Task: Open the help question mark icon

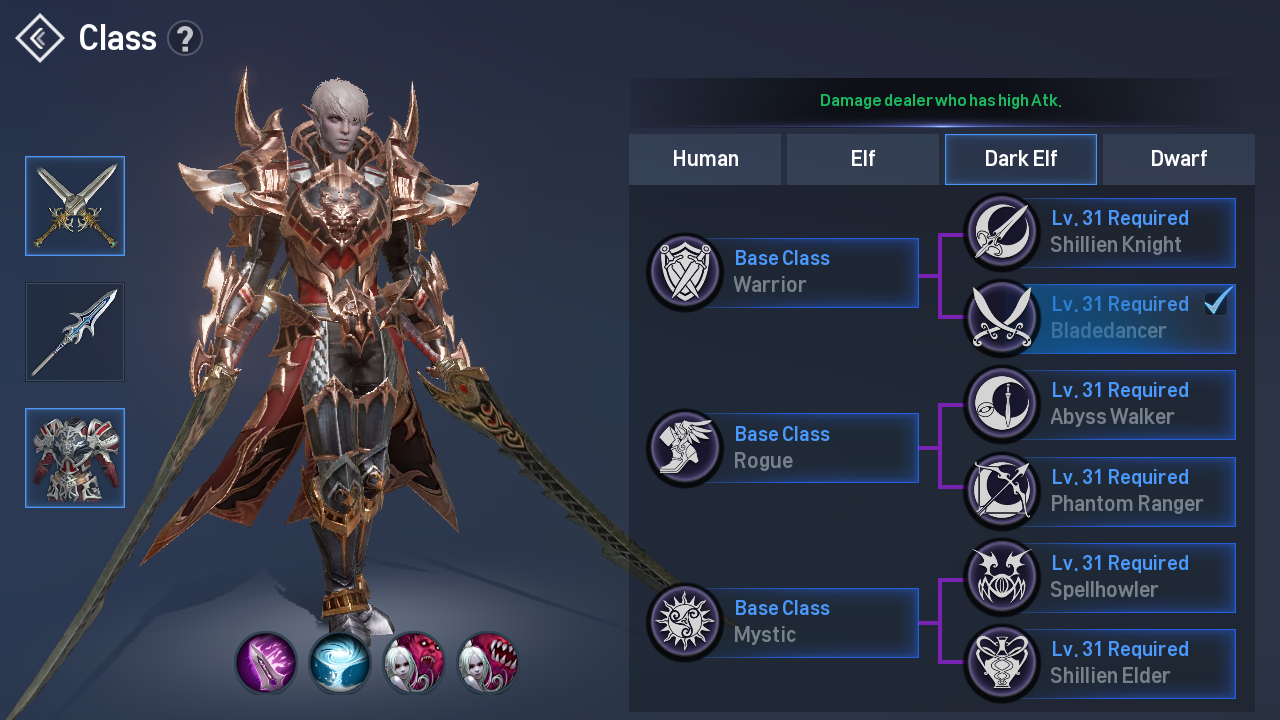Action: pos(185,37)
